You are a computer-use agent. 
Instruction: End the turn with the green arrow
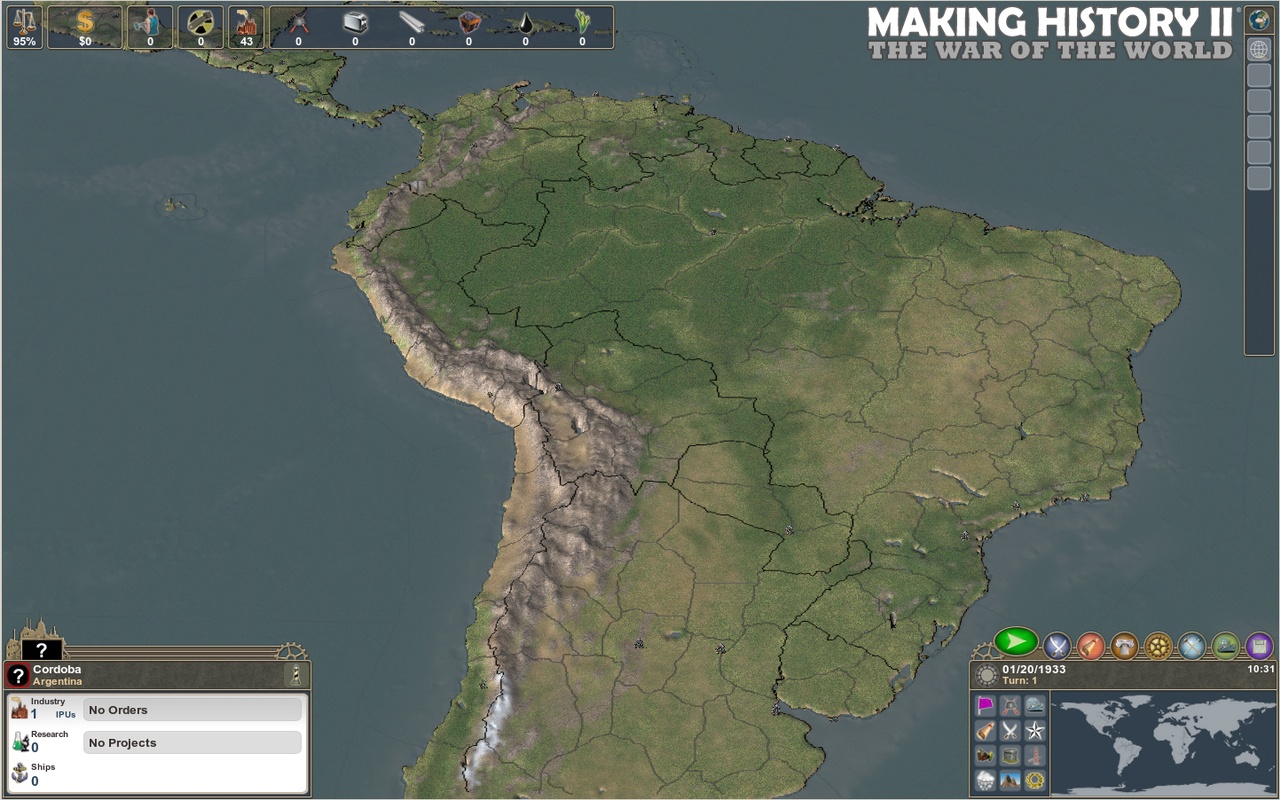1015,645
